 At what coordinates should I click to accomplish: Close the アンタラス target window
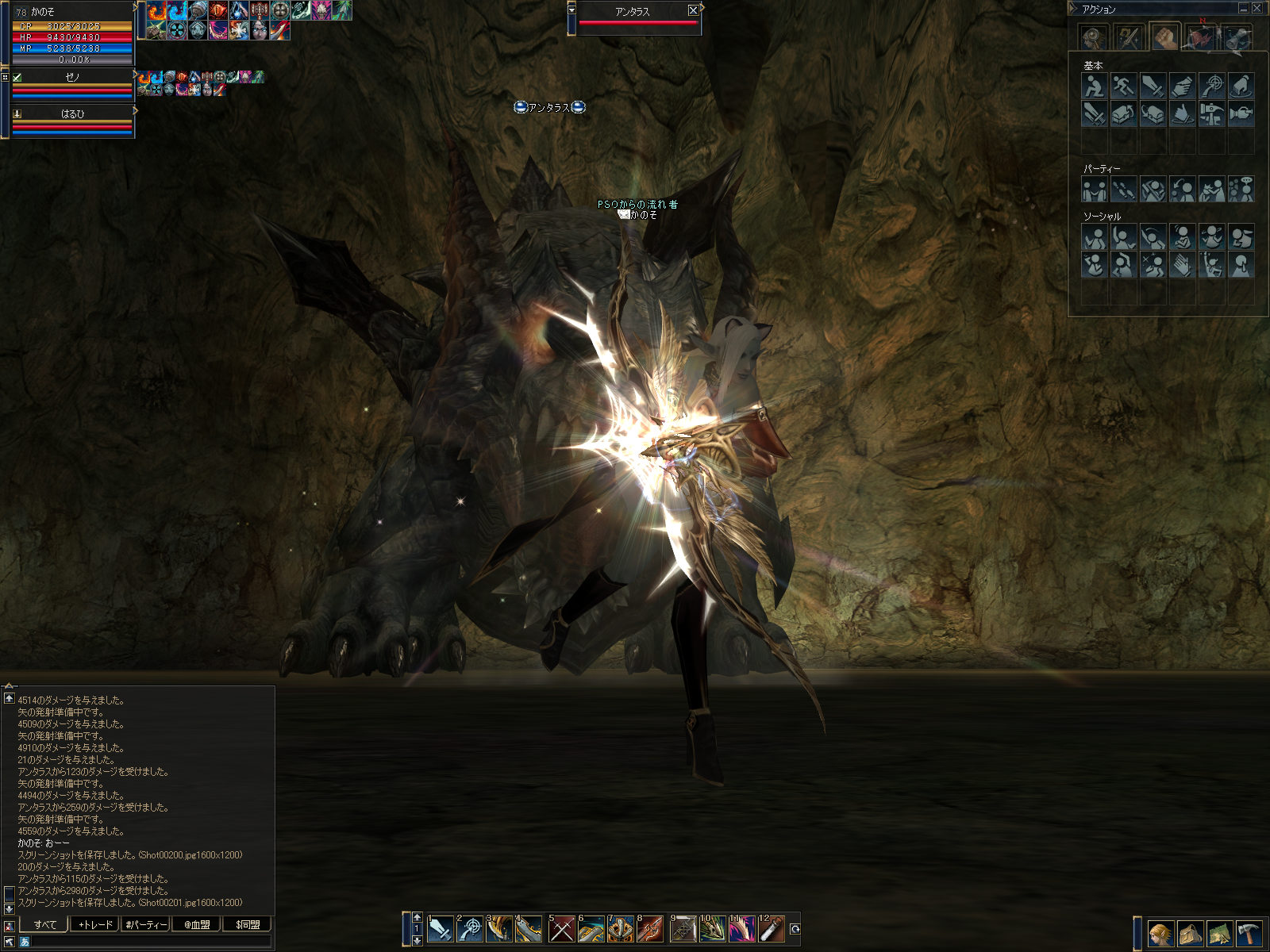point(693,10)
